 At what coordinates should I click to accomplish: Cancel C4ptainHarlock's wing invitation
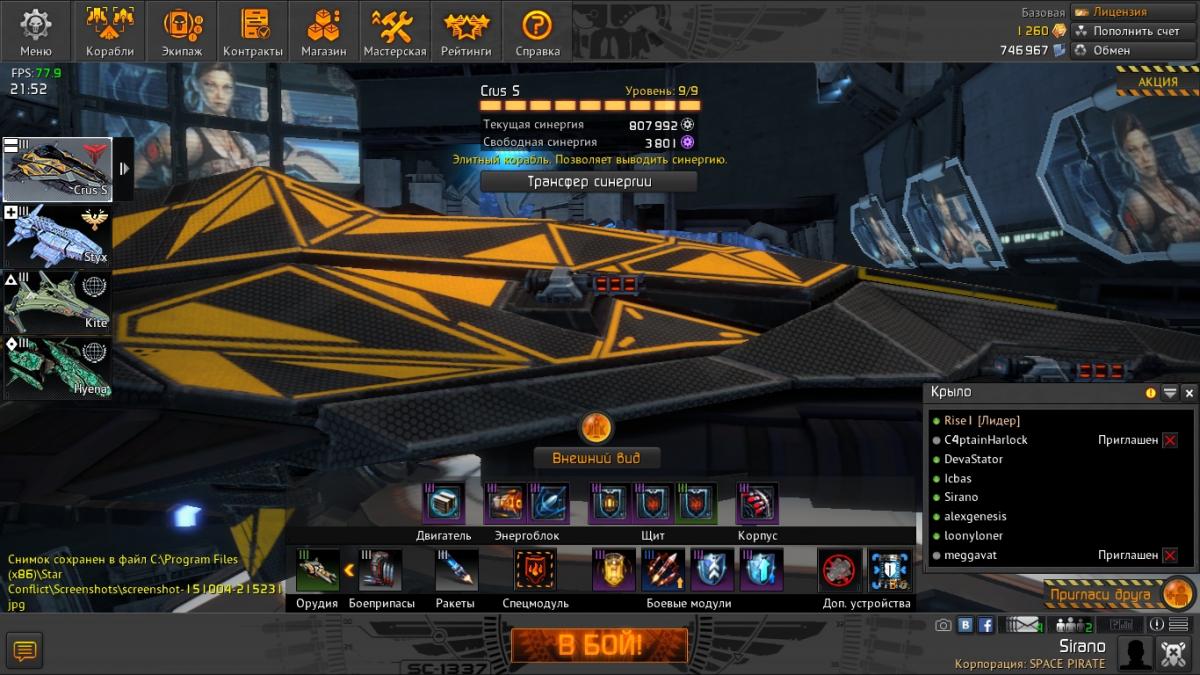tap(1170, 440)
